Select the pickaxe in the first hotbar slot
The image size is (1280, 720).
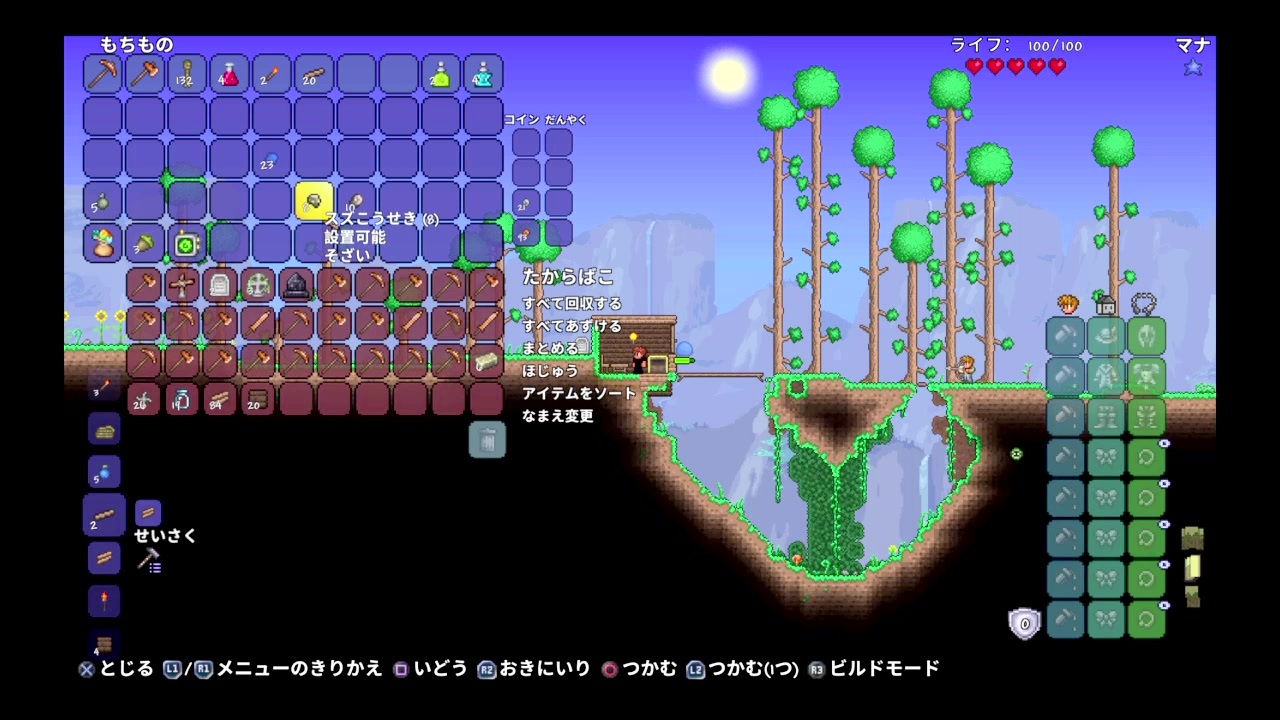tap(102, 75)
